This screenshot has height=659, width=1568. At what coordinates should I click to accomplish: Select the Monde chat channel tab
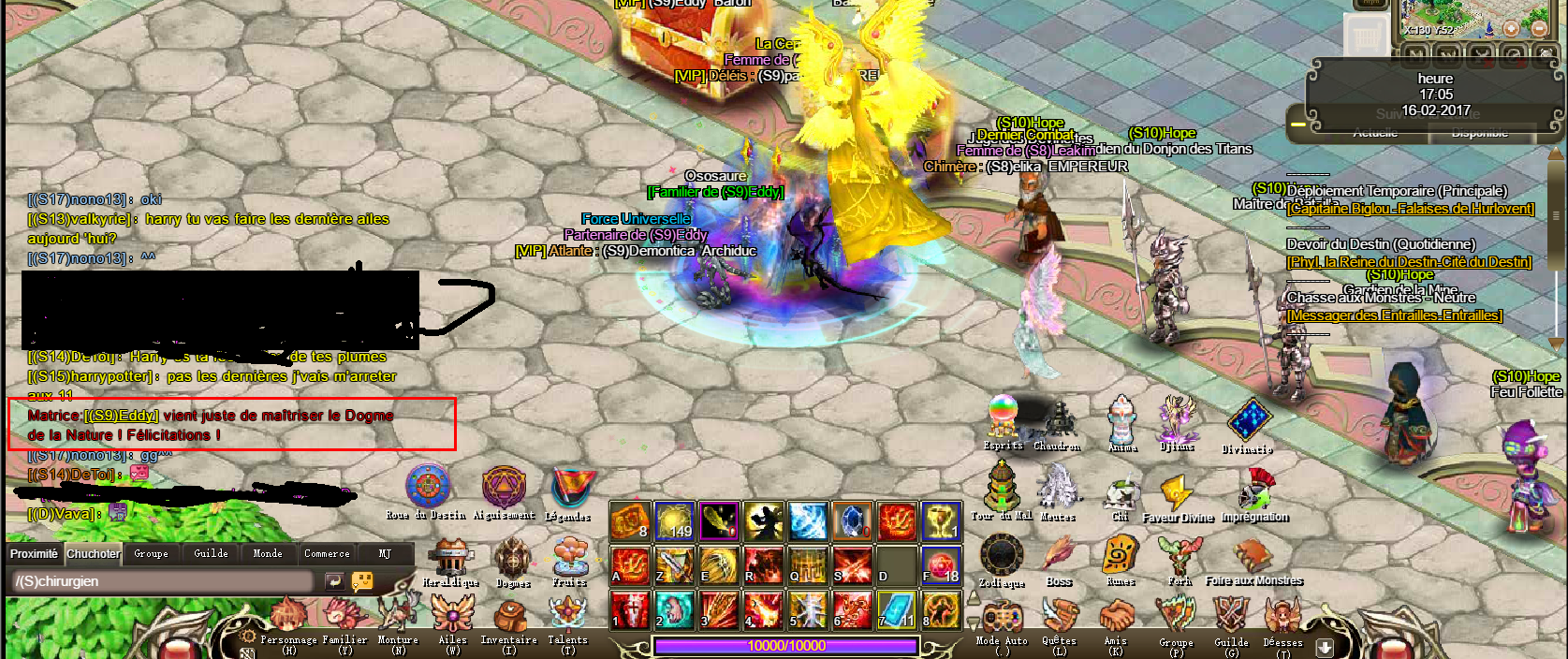pyautogui.click(x=268, y=554)
